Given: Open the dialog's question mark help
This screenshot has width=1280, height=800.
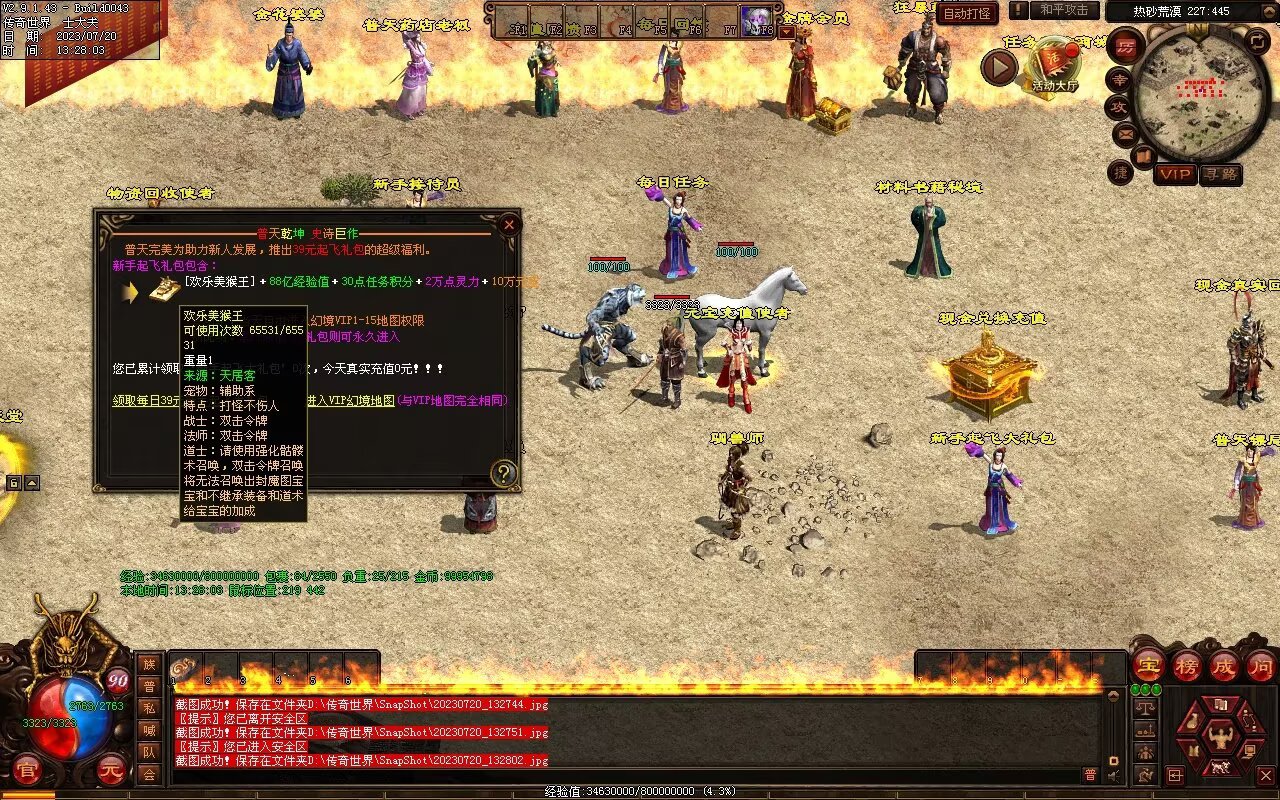Looking at the screenshot, I should click(504, 472).
